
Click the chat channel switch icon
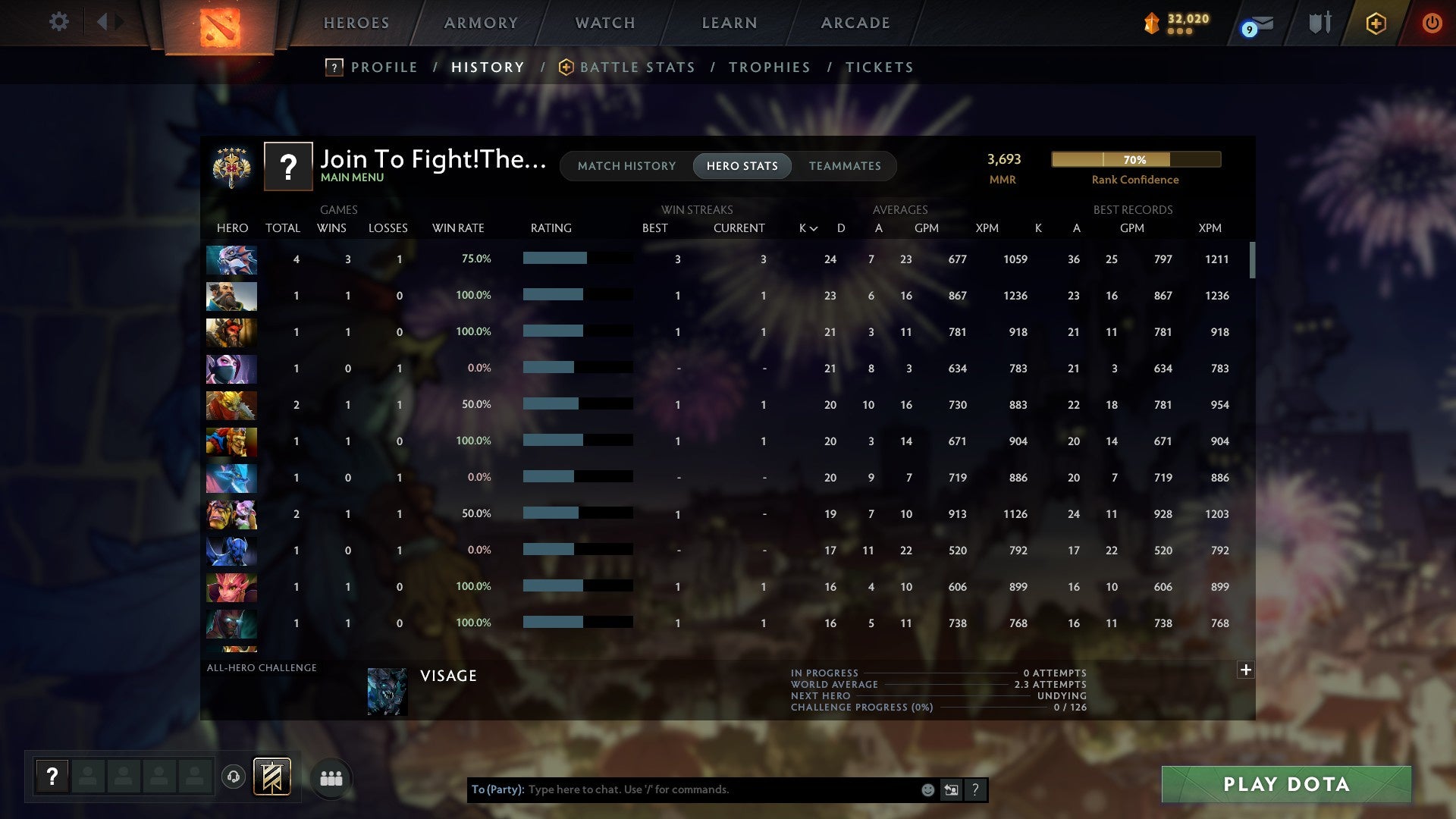(951, 789)
